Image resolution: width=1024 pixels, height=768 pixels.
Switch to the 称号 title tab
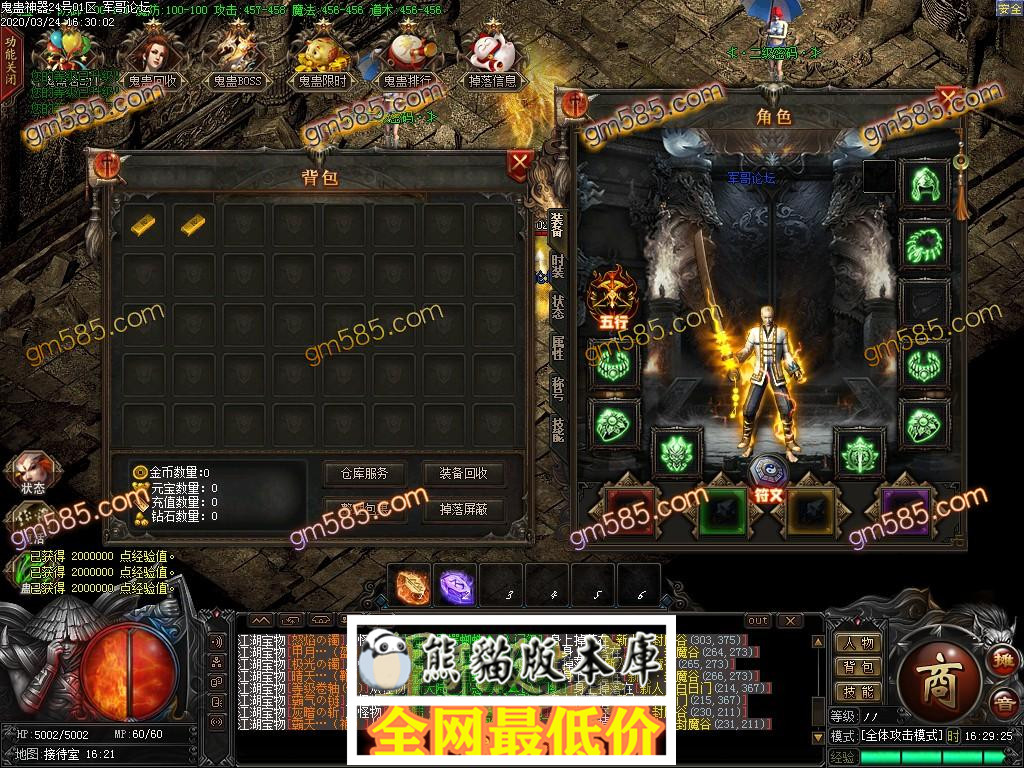558,387
